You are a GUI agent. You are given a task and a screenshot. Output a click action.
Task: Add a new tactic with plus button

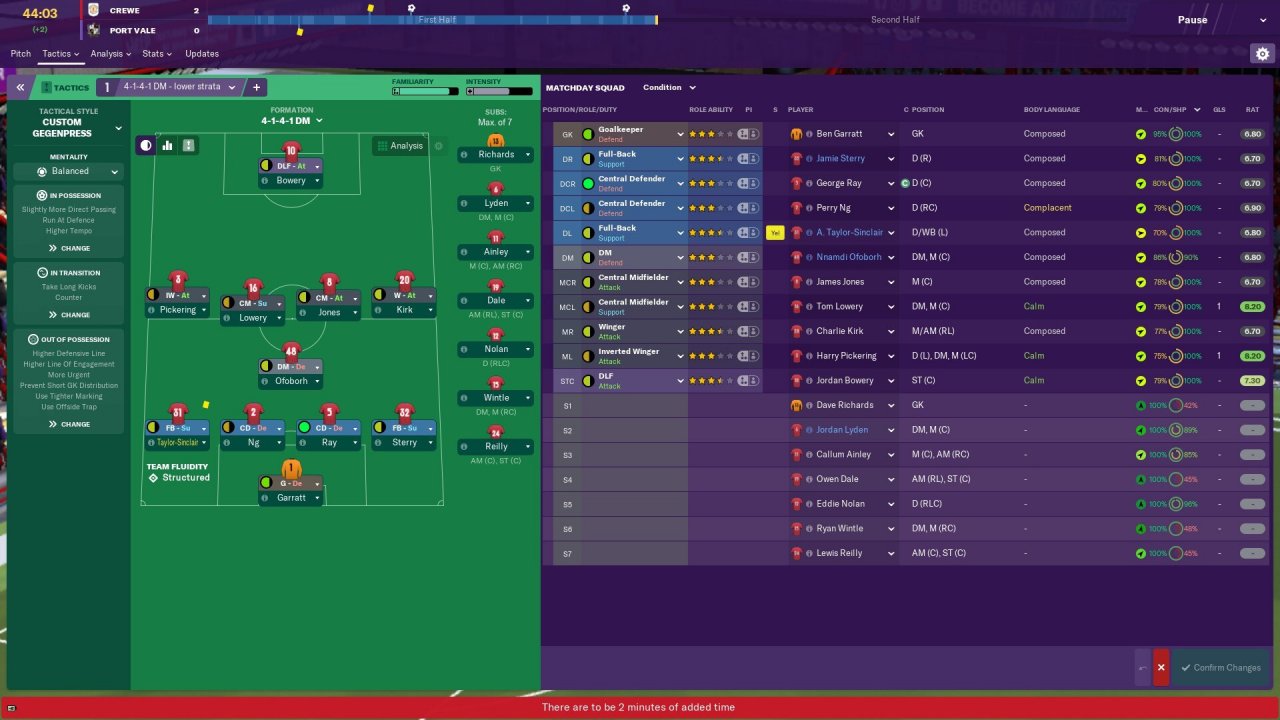[x=256, y=88]
